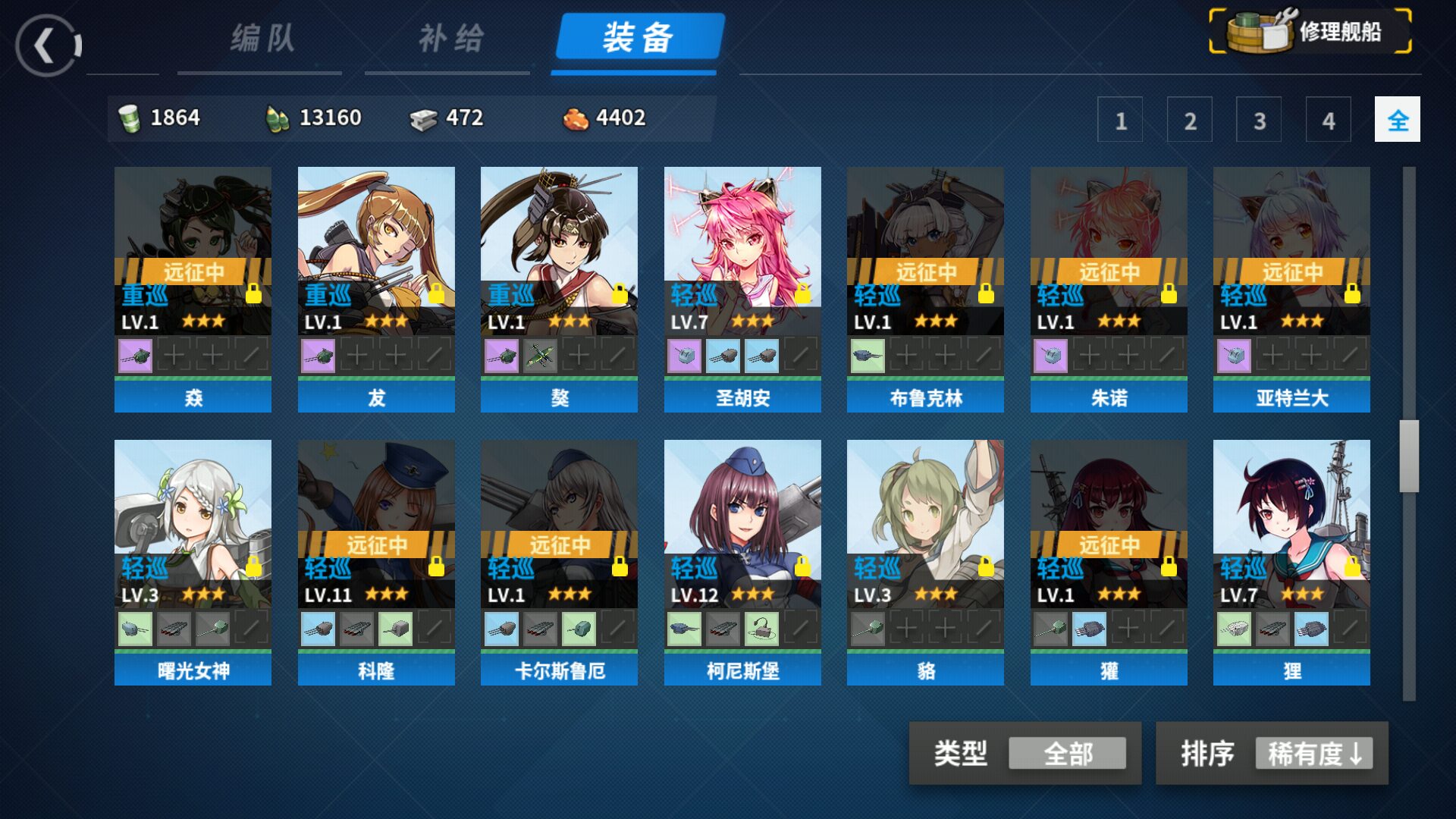Choose the 柯尼斯堡 ship card
Screen dimensions: 1456x819
[x=742, y=523]
